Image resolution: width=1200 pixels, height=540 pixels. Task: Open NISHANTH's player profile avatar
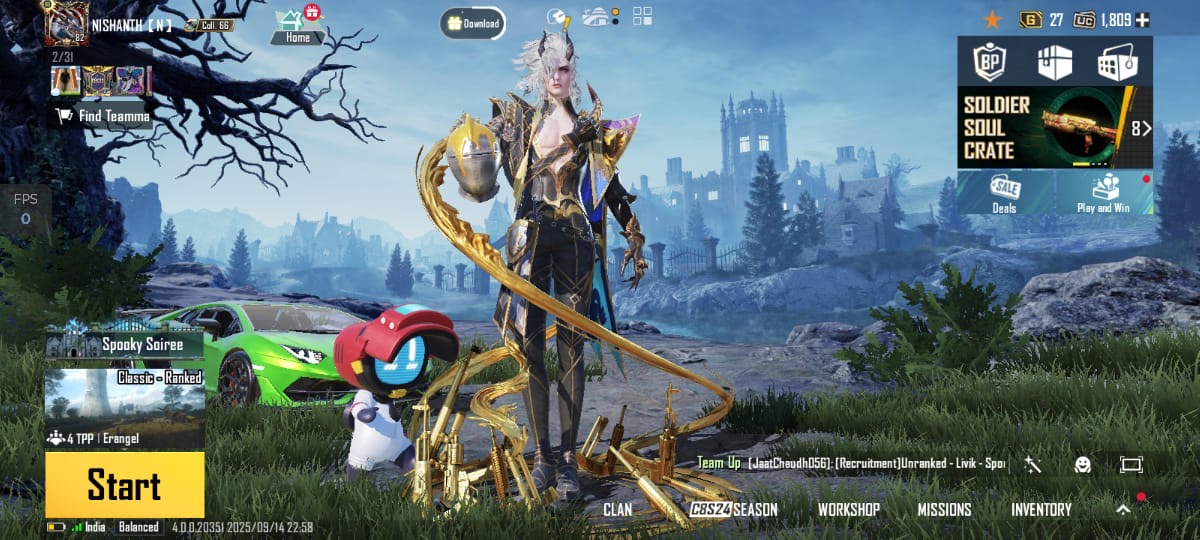tap(67, 22)
